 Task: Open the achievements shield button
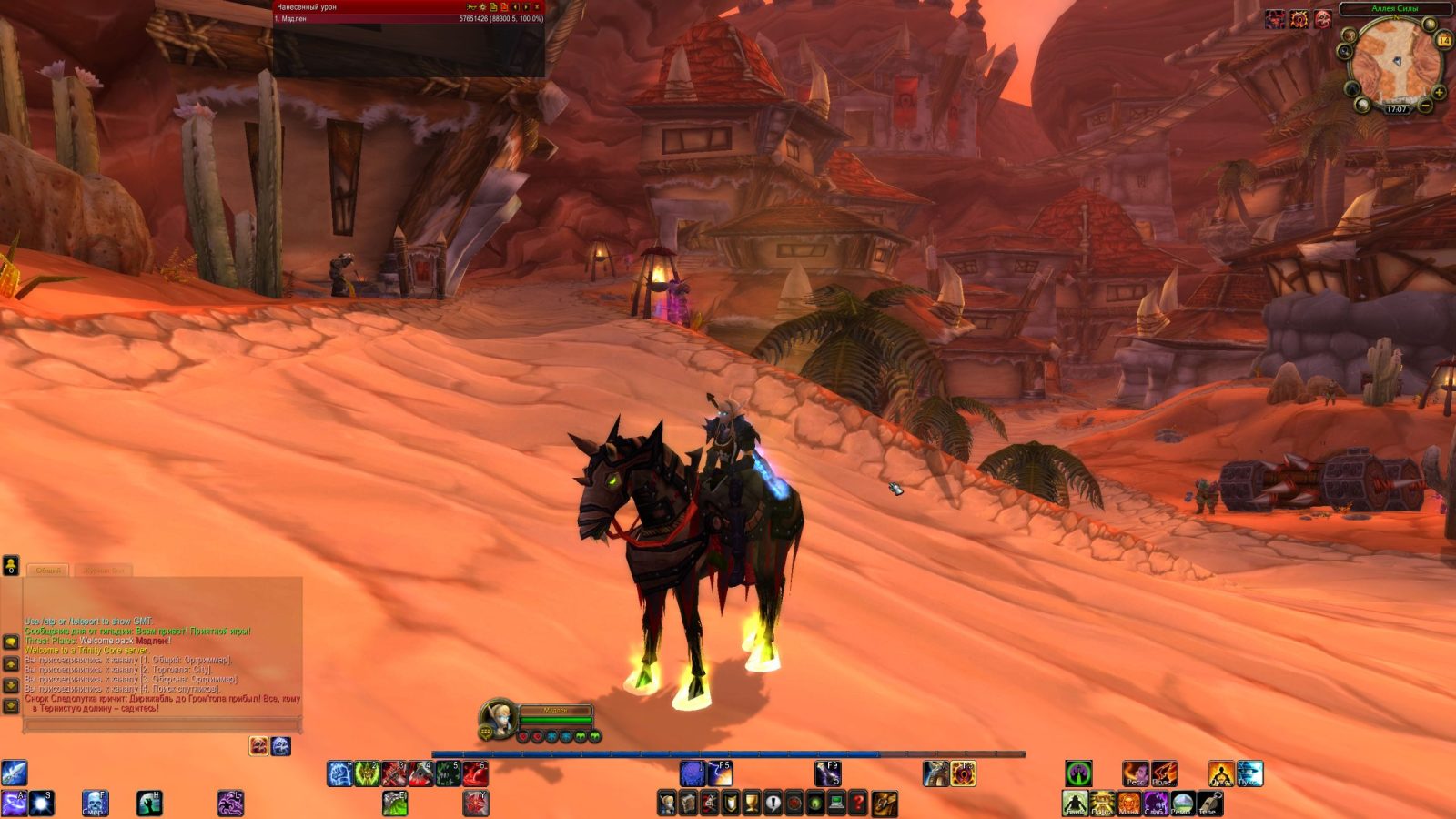point(731,804)
